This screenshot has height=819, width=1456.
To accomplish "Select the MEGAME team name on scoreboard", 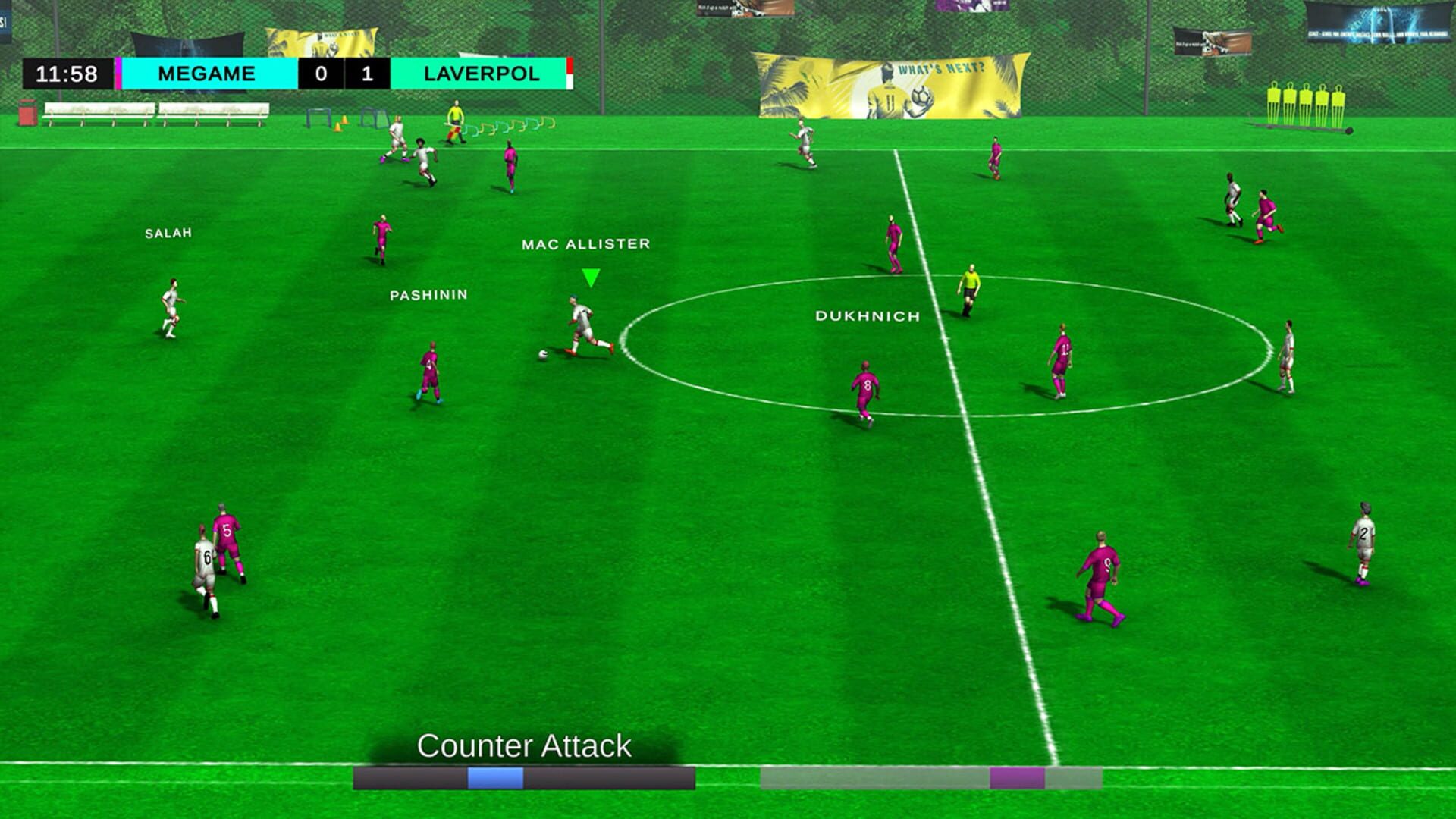I will (x=206, y=73).
